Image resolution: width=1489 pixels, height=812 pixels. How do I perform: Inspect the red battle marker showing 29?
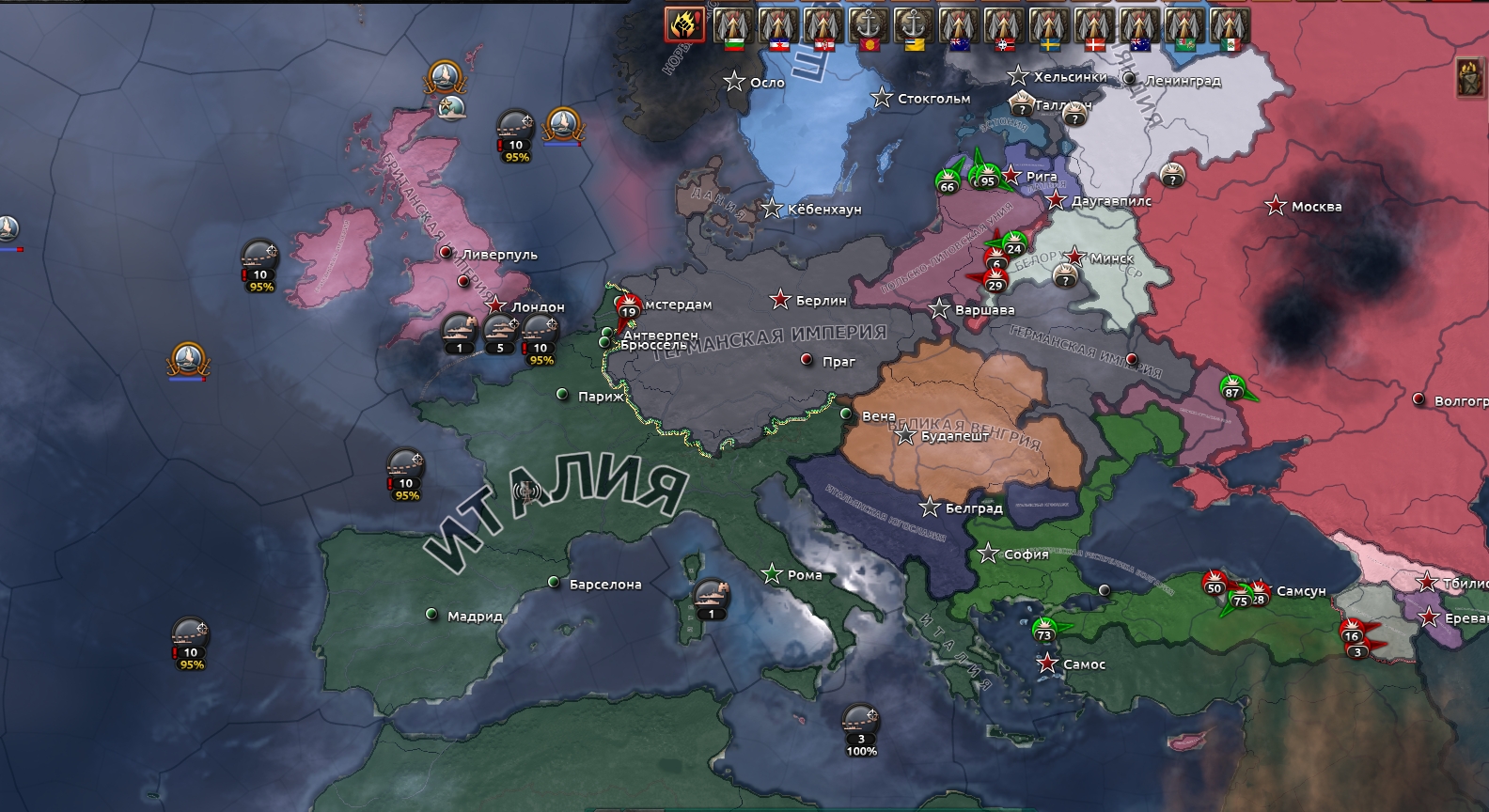click(x=995, y=280)
